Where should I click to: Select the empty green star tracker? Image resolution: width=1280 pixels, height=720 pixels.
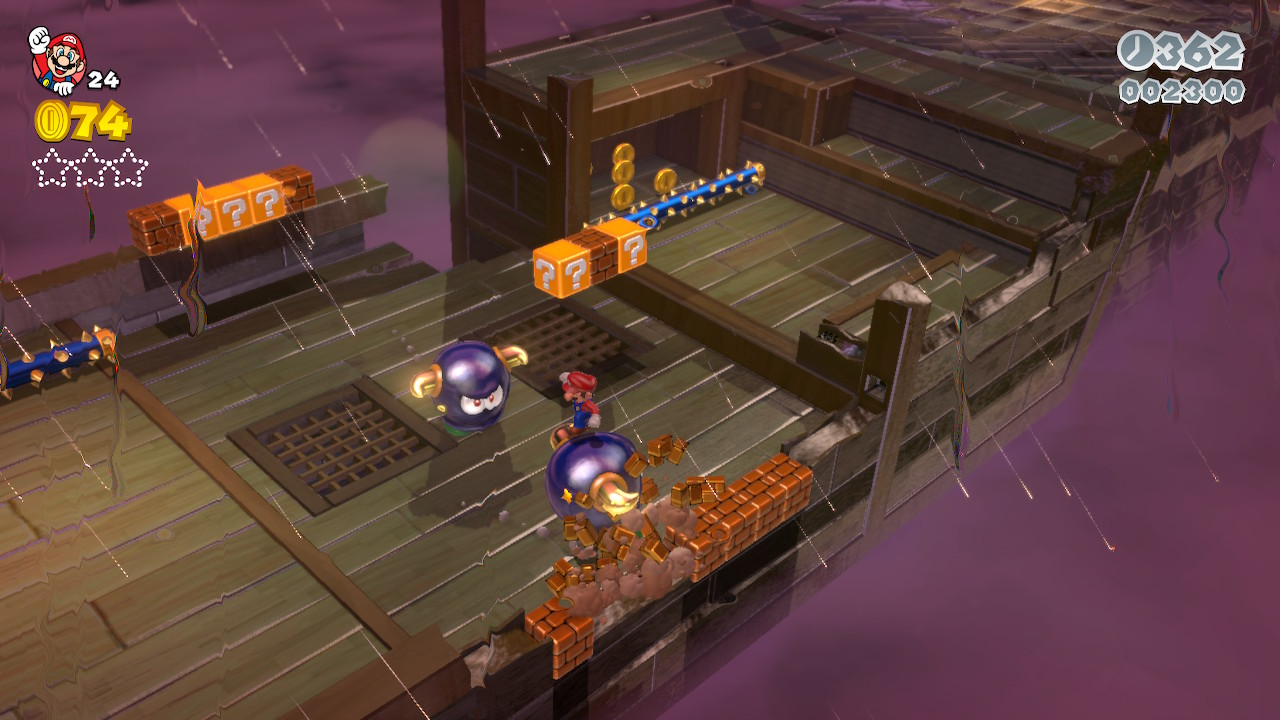(x=90, y=167)
